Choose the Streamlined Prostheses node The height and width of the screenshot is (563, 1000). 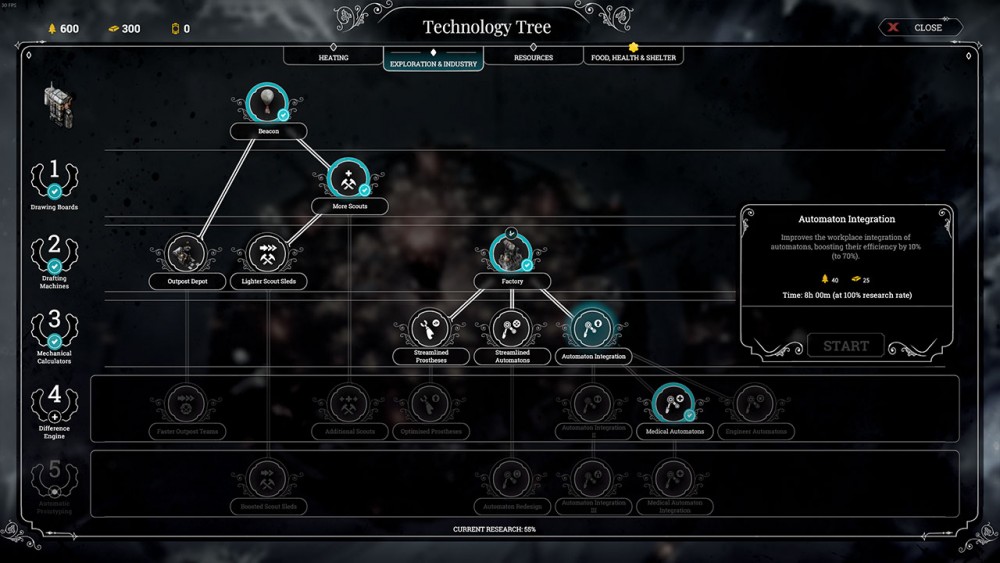point(430,329)
